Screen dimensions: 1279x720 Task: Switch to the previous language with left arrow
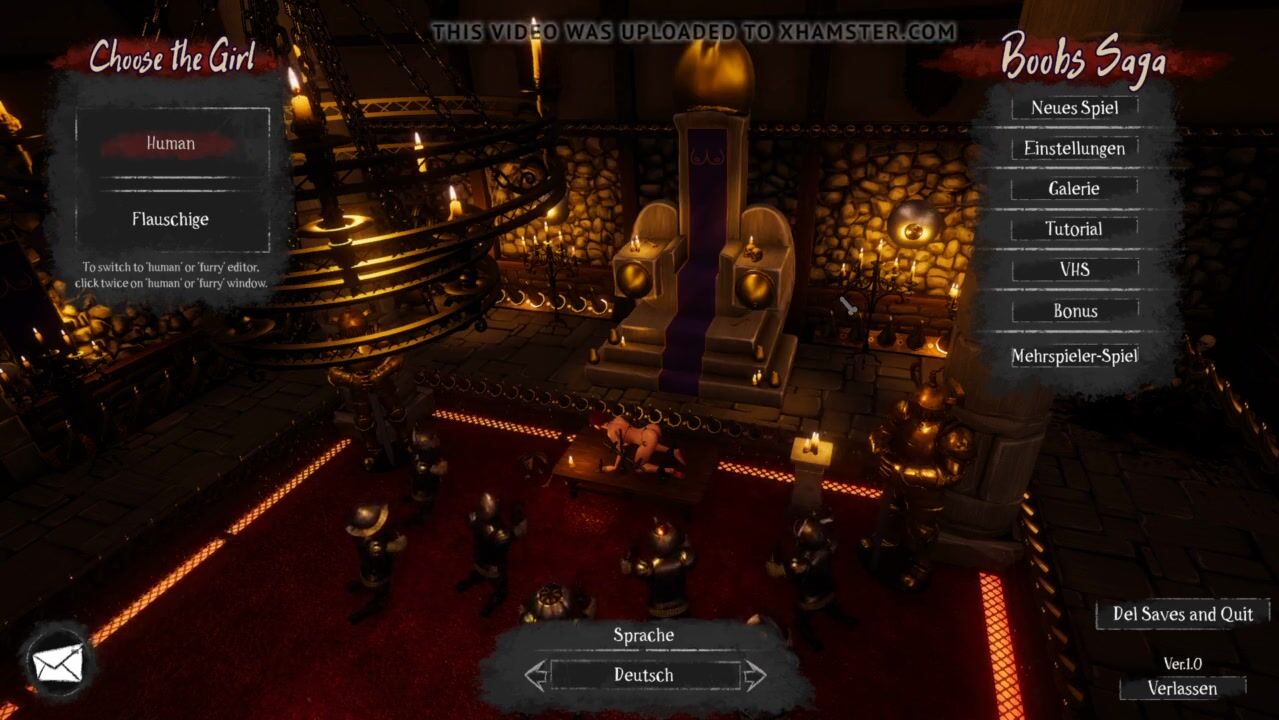point(537,675)
